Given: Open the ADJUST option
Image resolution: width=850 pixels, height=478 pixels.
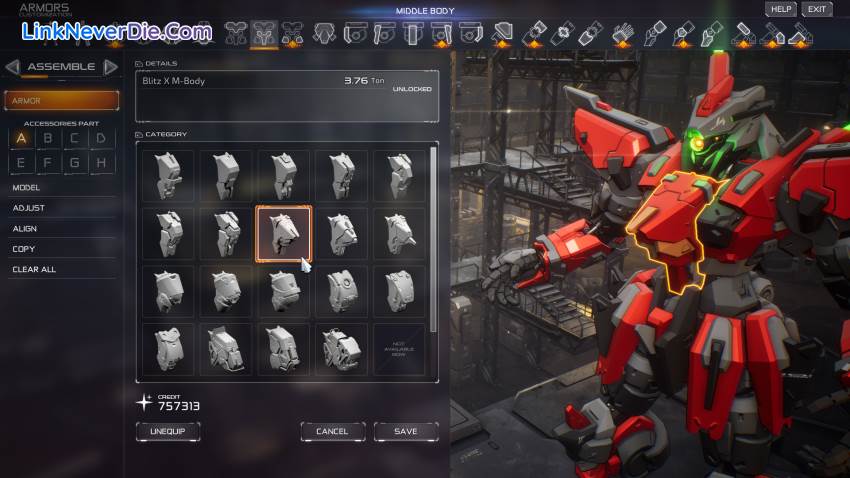Looking at the screenshot, I should tap(28, 208).
